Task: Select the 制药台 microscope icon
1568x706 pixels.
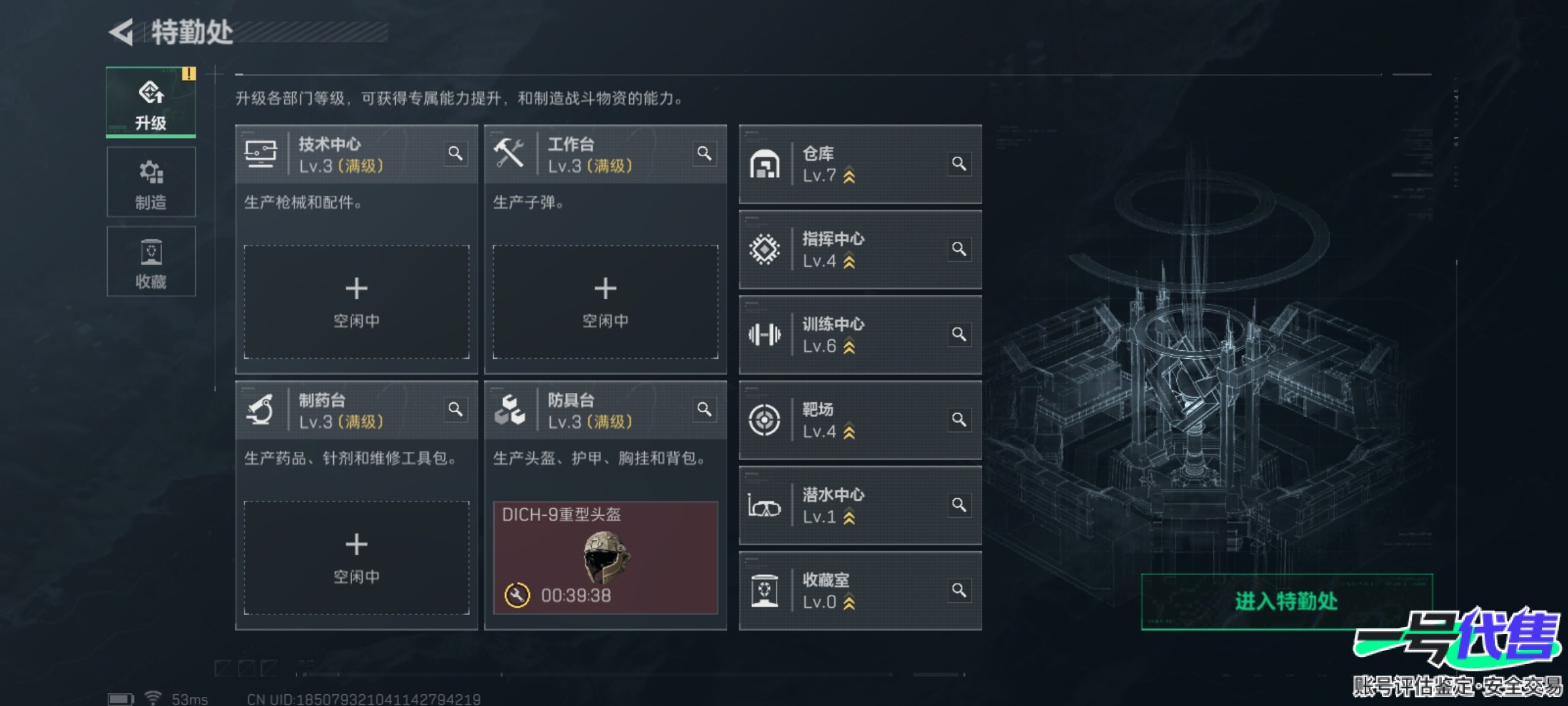Action: pos(261,410)
